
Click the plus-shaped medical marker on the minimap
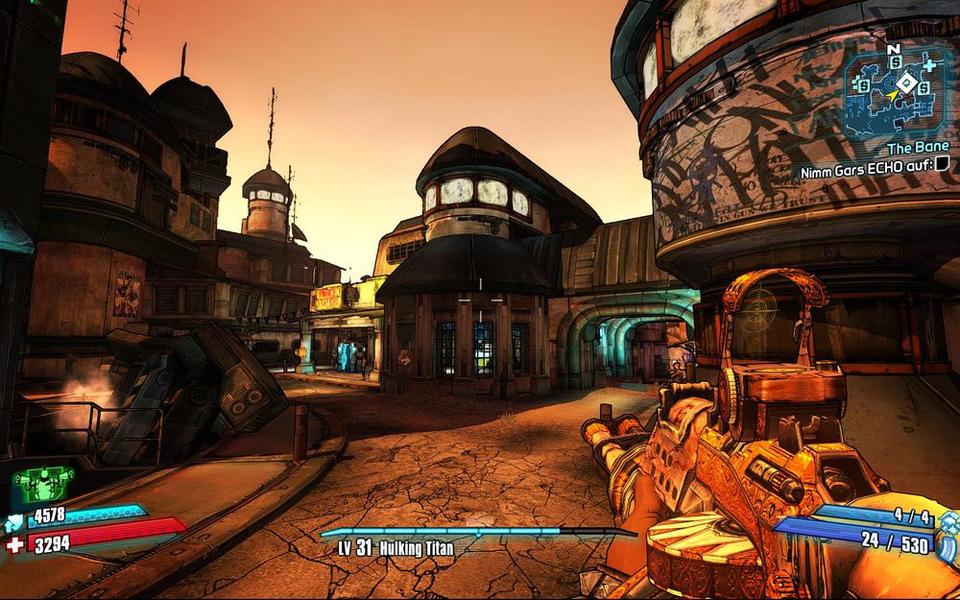point(929,65)
